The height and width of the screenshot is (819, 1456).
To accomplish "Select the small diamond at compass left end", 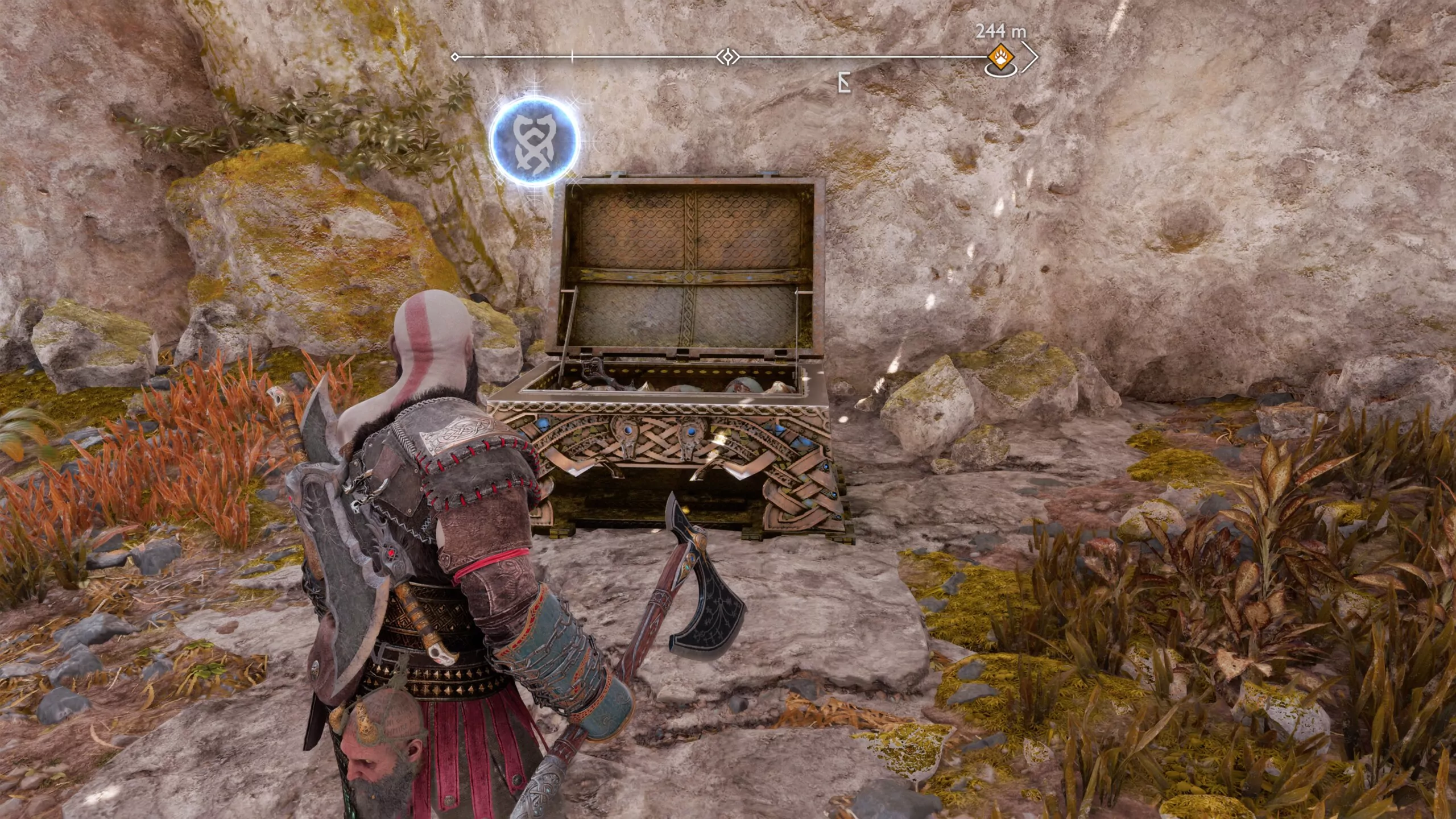I will [454, 56].
